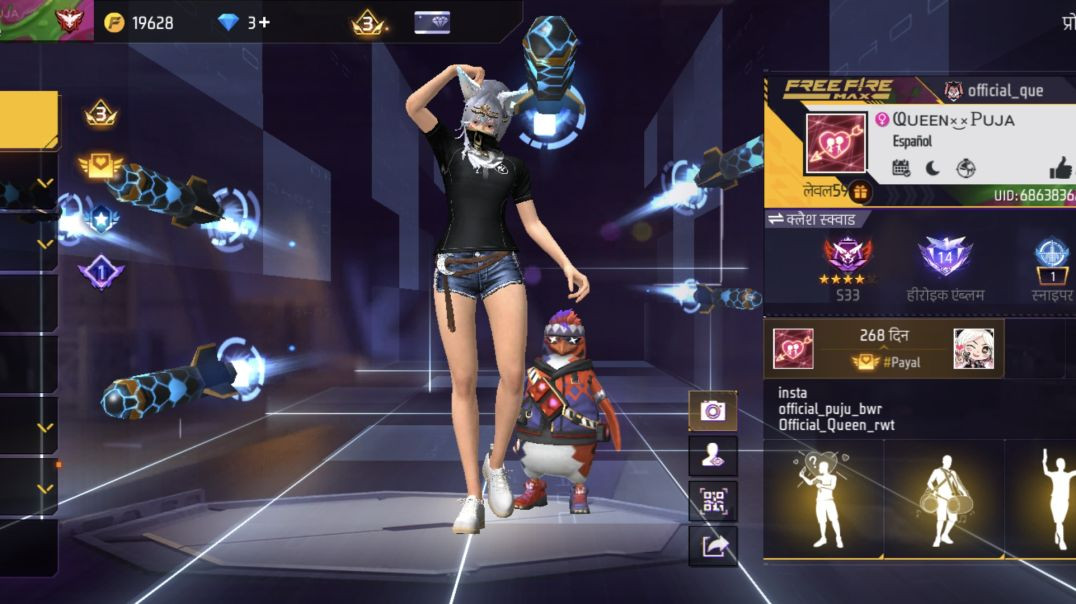This screenshot has height=604, width=1076.
Task: Like the profile with the thumbs-up icon
Action: (1060, 168)
